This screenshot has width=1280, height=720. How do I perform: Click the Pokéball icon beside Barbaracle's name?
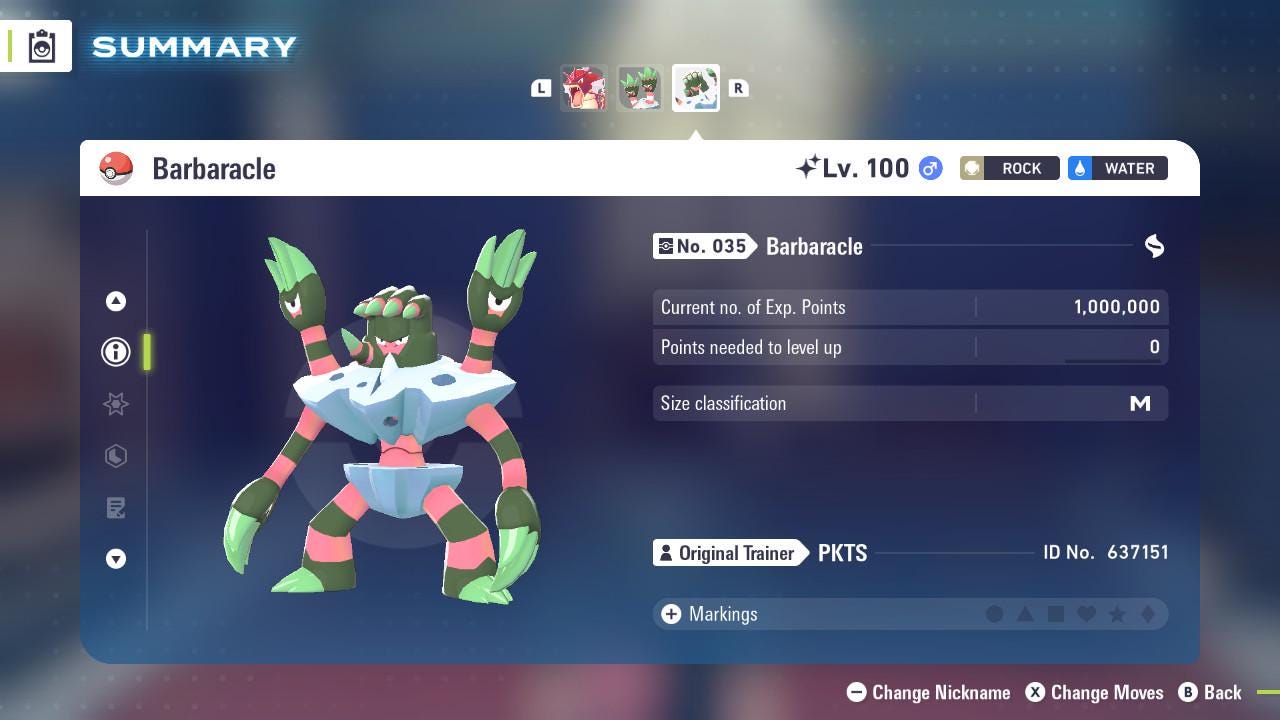tap(116, 168)
